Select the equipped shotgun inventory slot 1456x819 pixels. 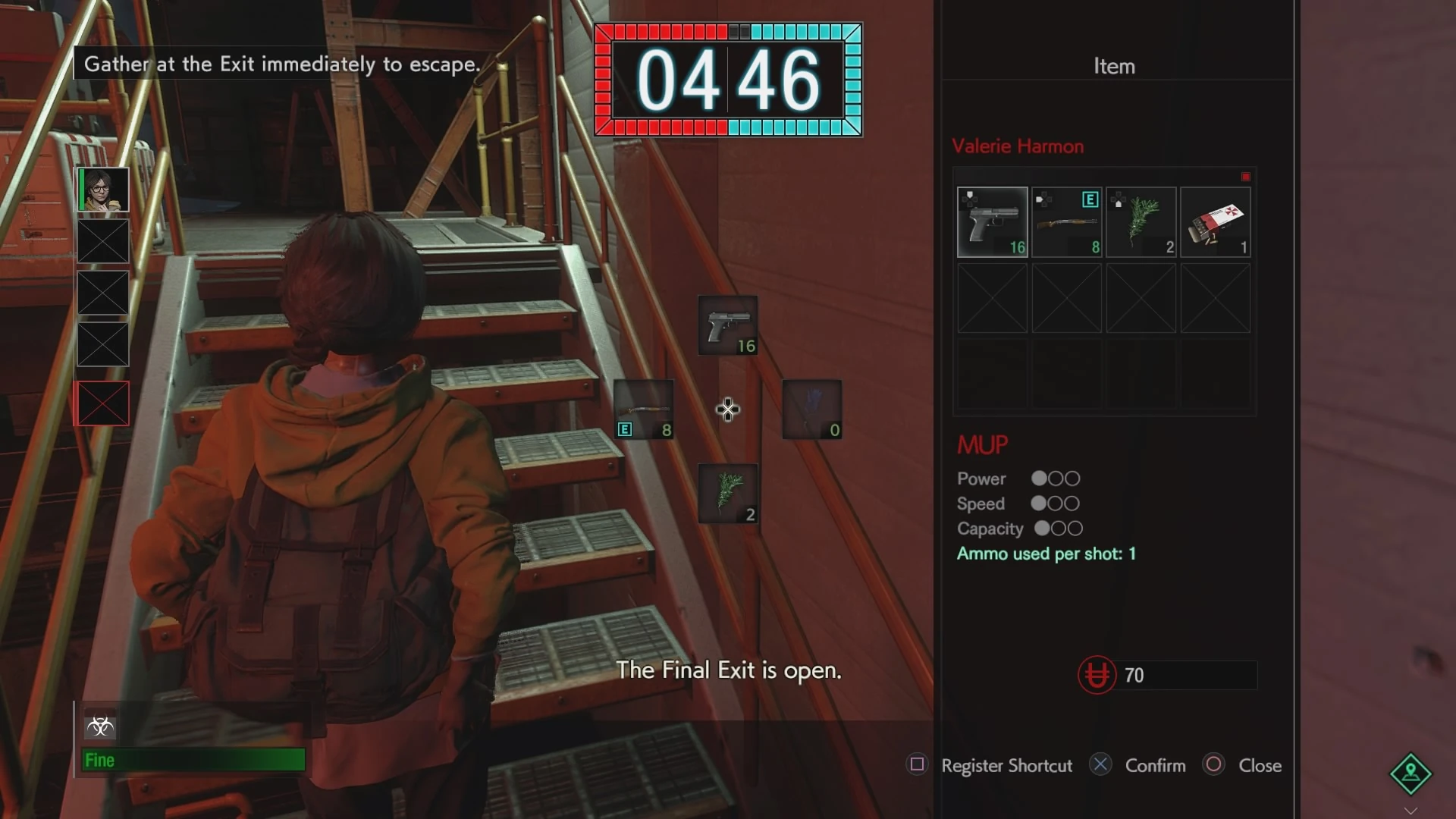pos(1066,222)
